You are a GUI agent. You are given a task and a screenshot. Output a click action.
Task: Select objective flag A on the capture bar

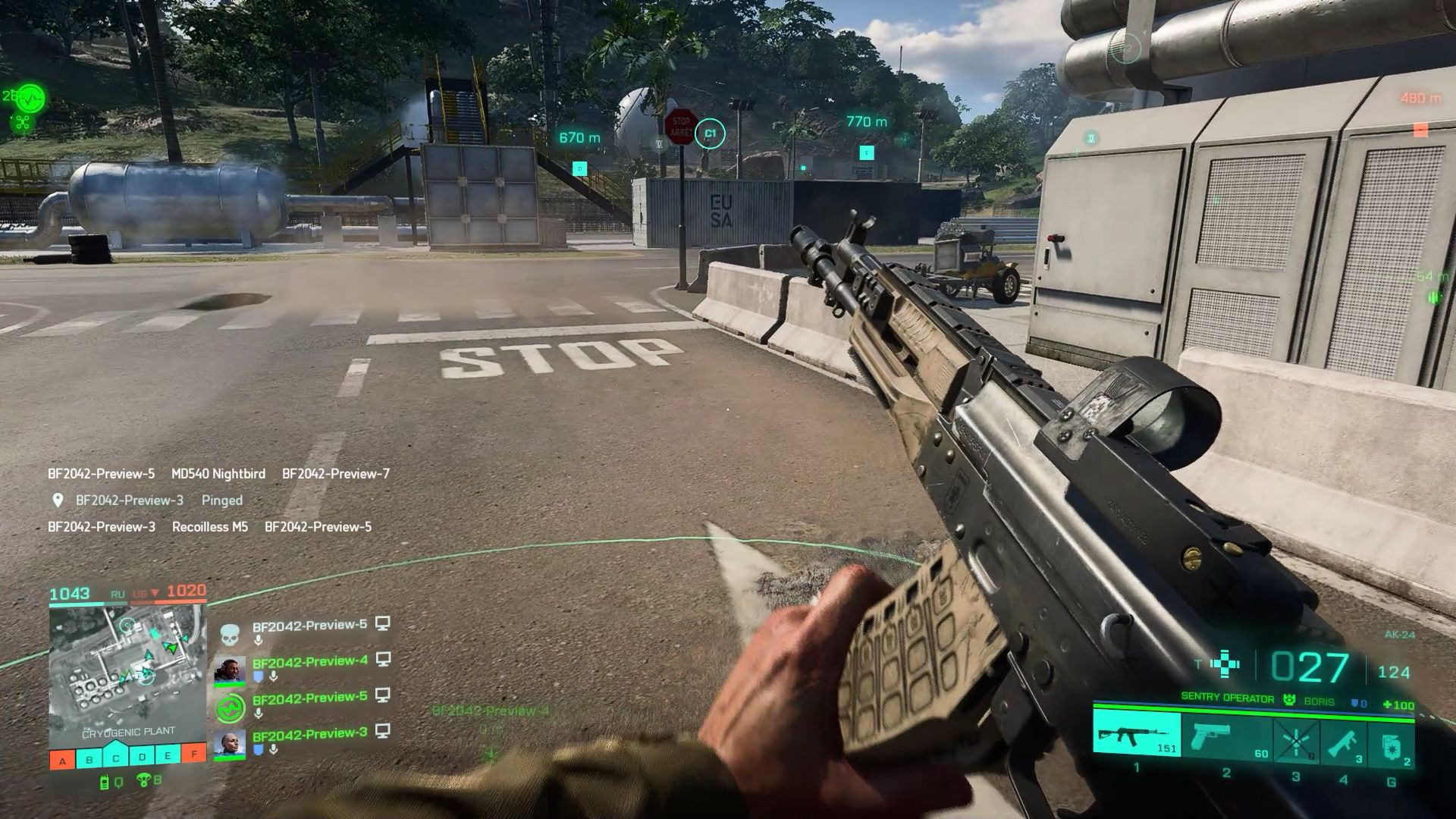[x=62, y=759]
